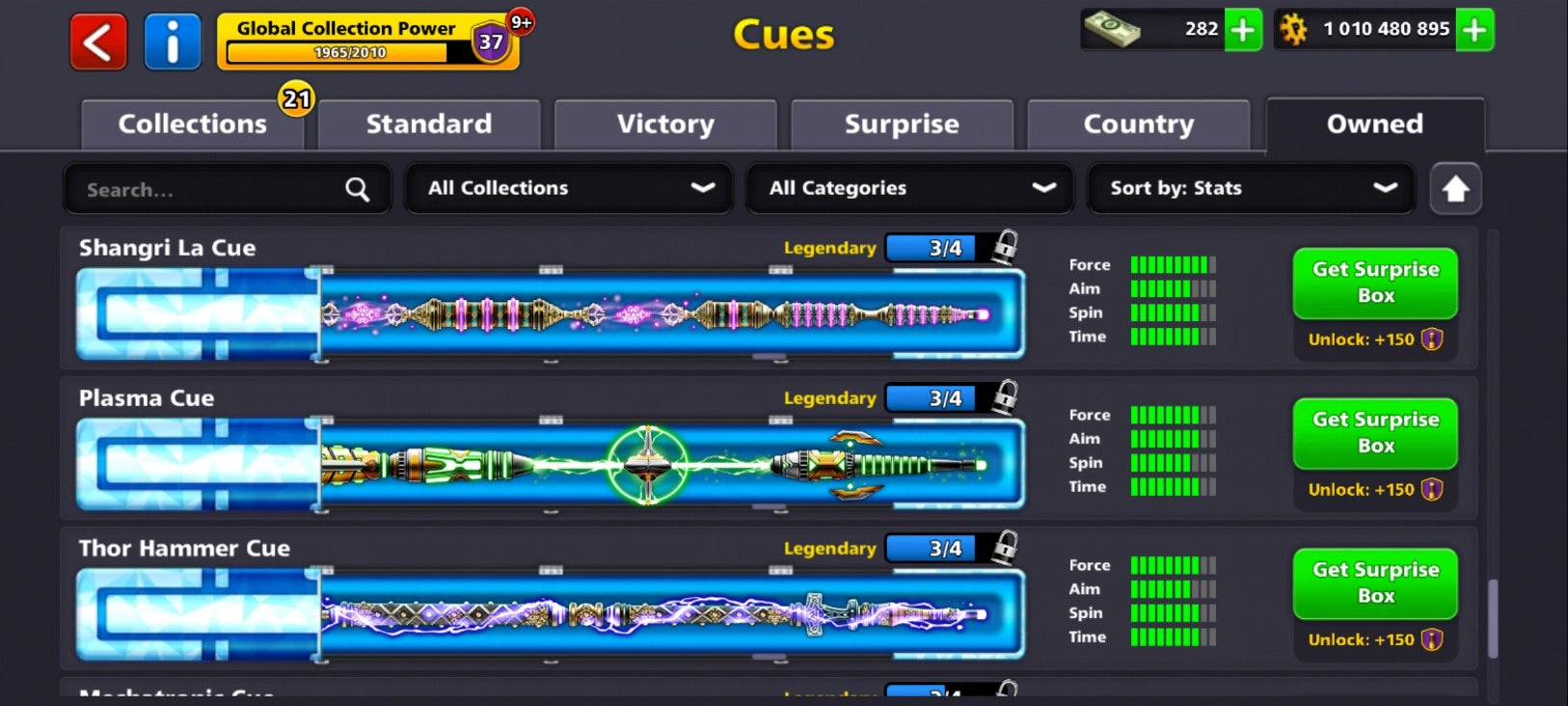Tap the lock icon on Shangri La Cue
Image resolution: width=1568 pixels, height=706 pixels.
(x=1003, y=247)
